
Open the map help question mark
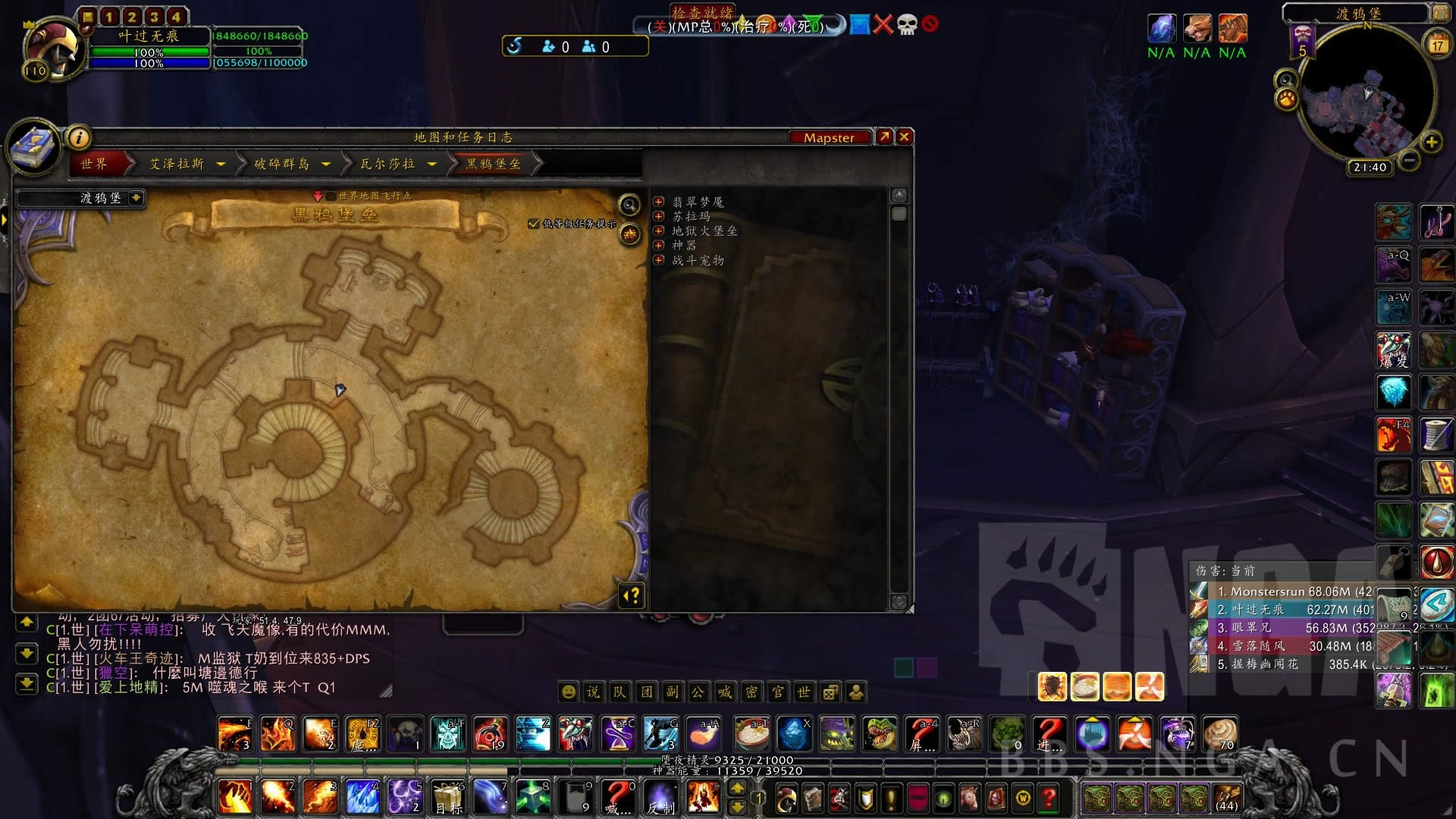[632, 596]
